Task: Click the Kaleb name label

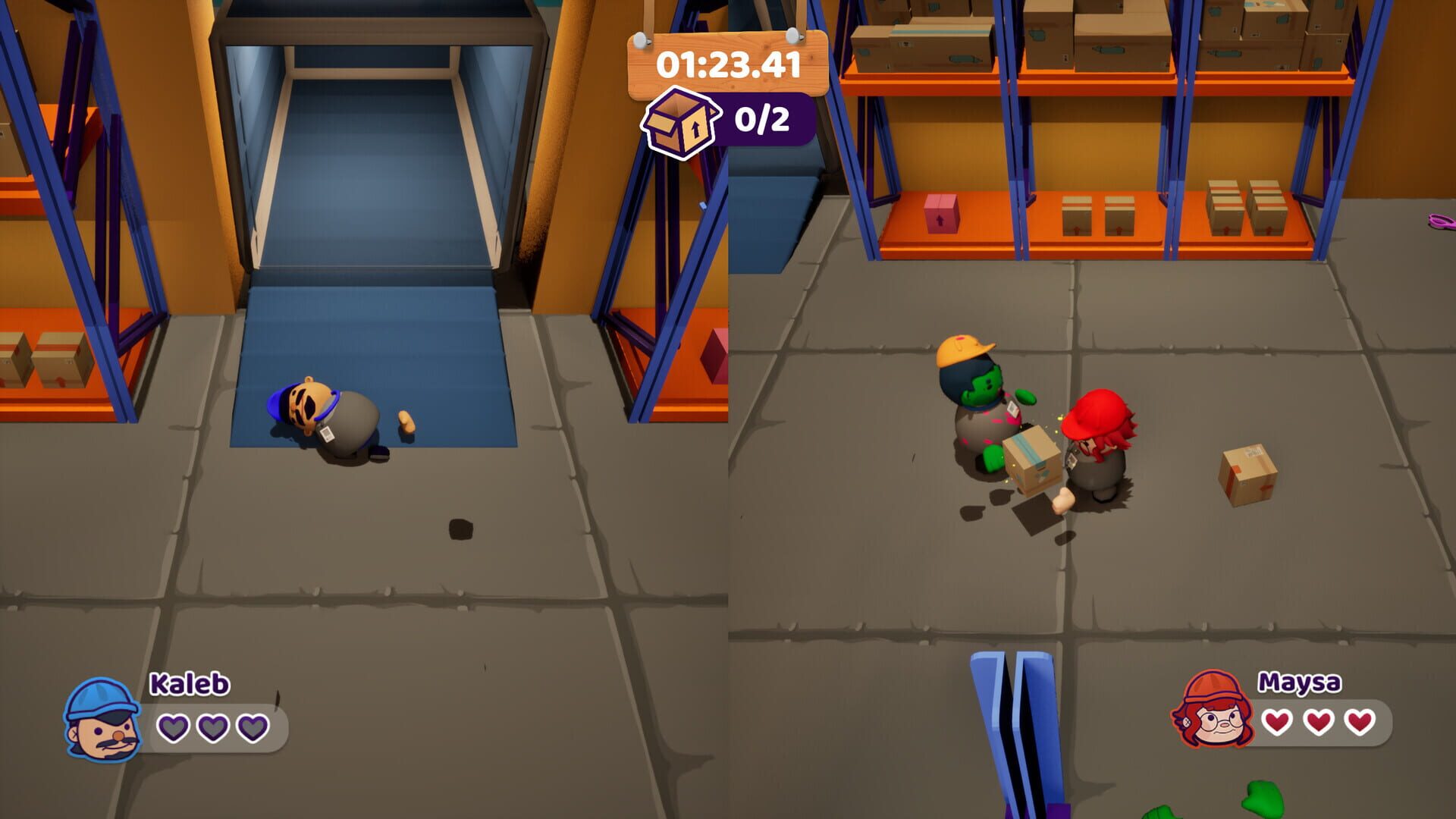Action: pyautogui.click(x=187, y=685)
